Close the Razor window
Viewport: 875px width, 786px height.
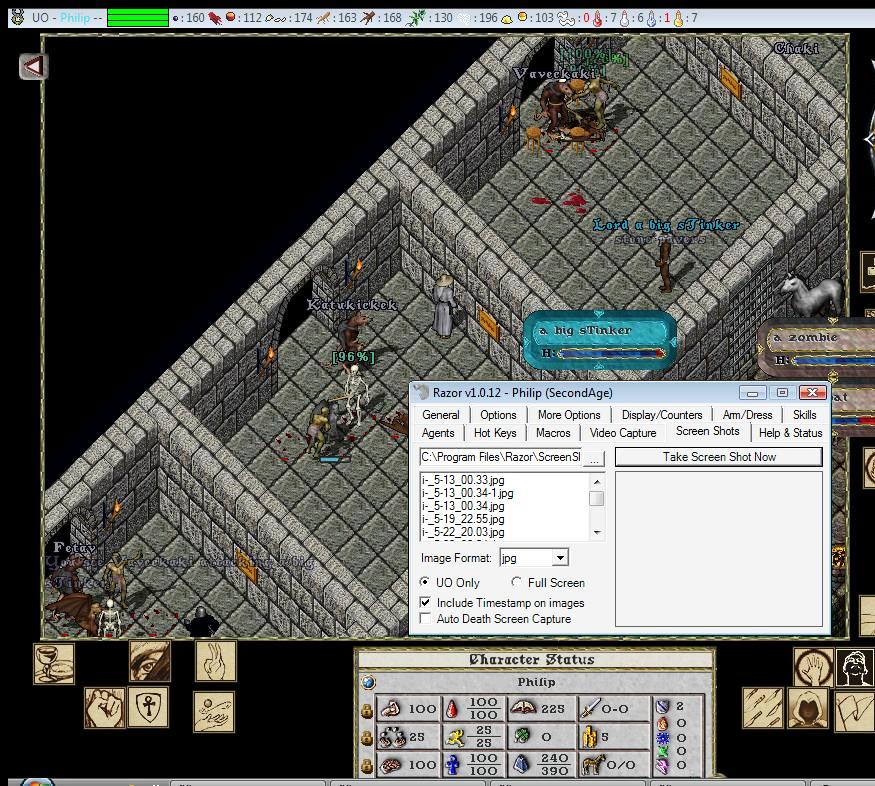pos(813,393)
